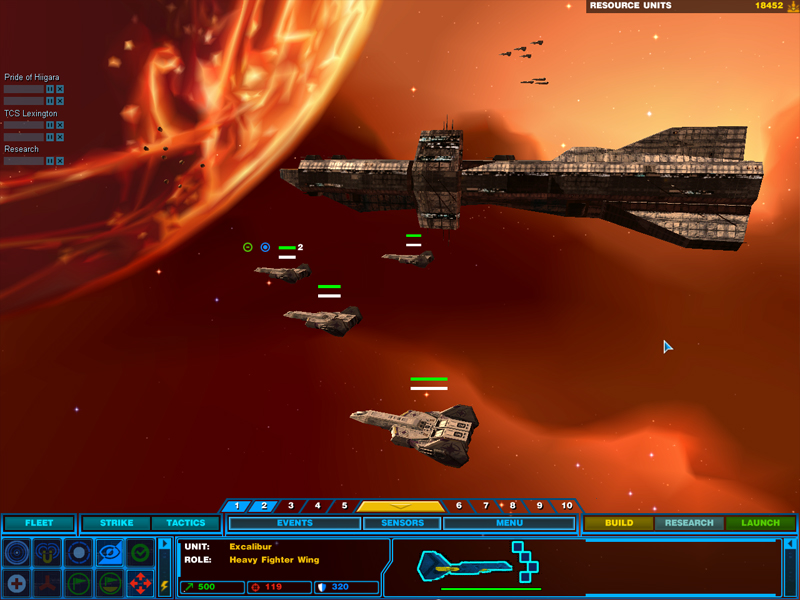The image size is (800, 600).
Task: Open the Research manager
Action: click(x=689, y=523)
